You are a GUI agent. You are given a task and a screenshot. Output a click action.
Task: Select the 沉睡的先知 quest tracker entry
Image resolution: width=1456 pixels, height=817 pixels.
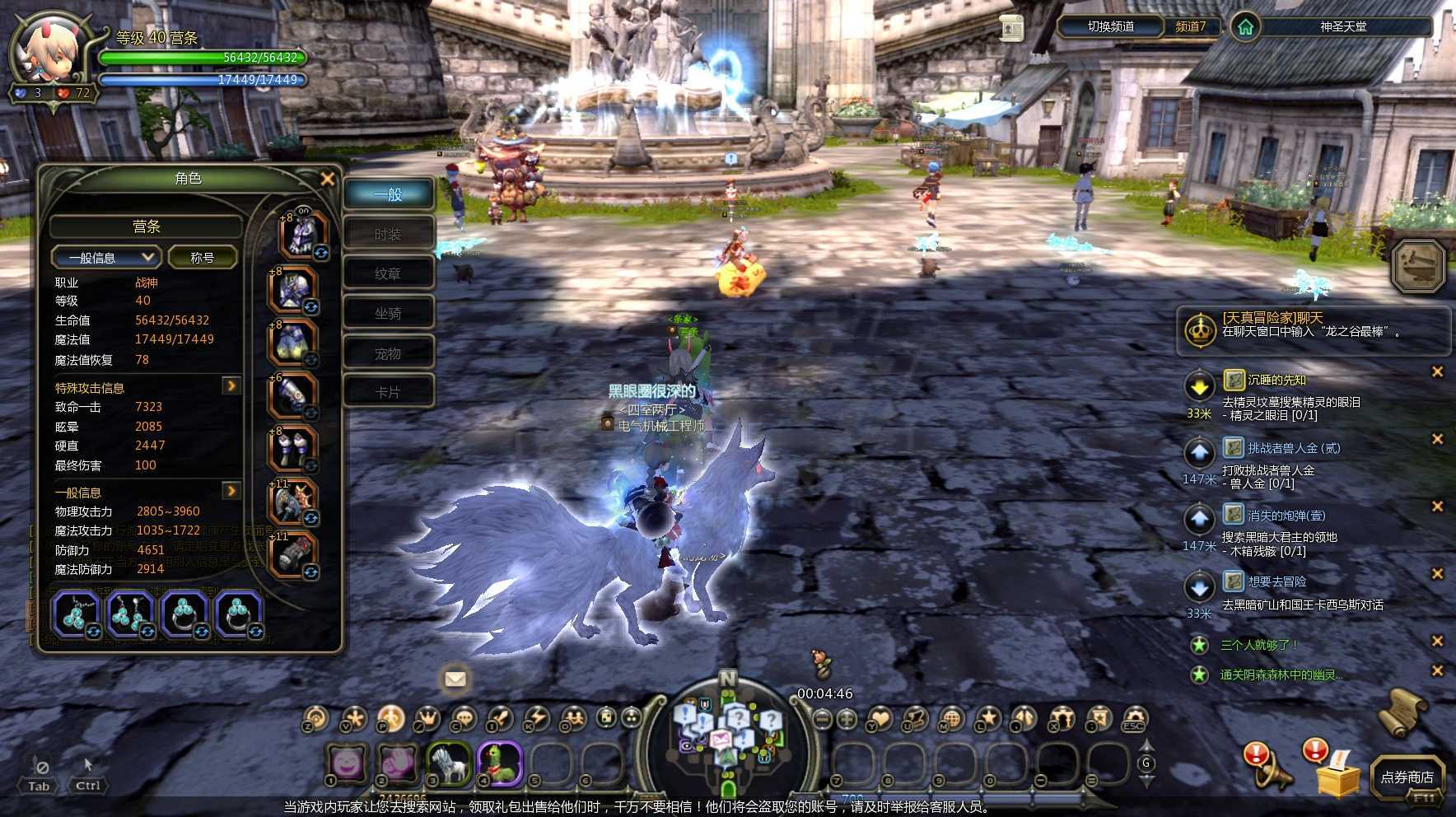click(1276, 380)
